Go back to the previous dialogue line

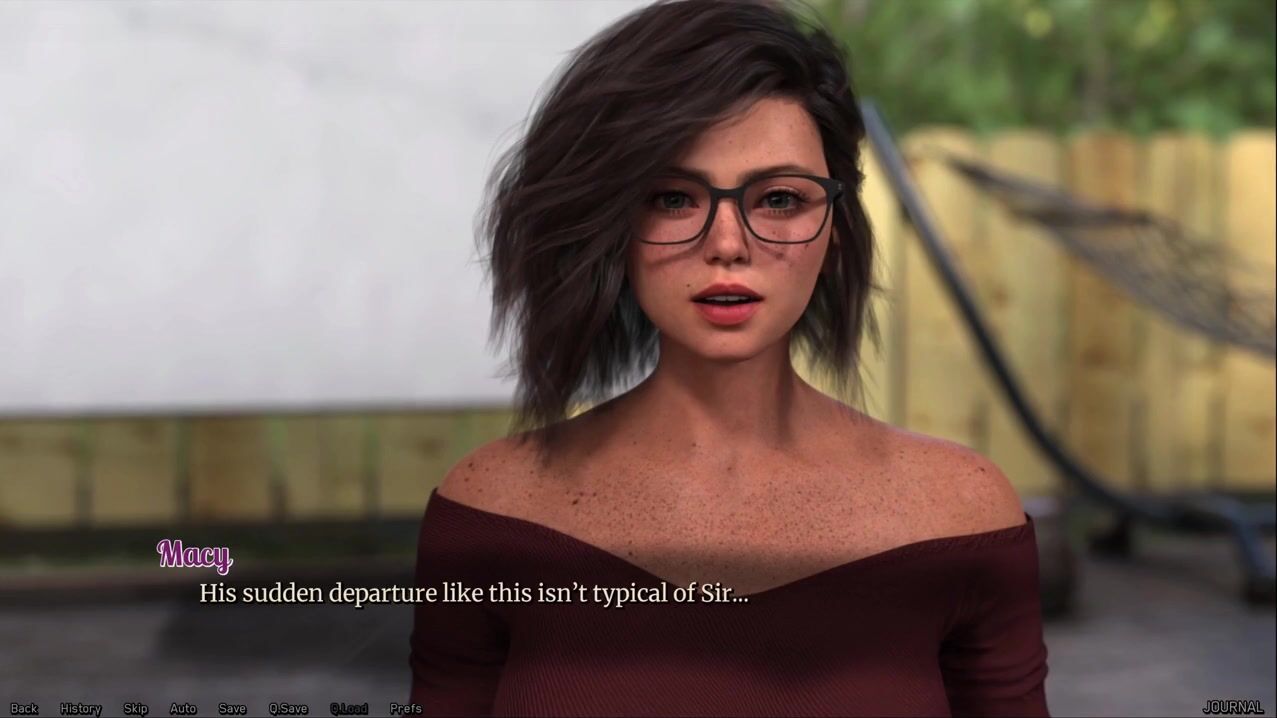point(24,709)
